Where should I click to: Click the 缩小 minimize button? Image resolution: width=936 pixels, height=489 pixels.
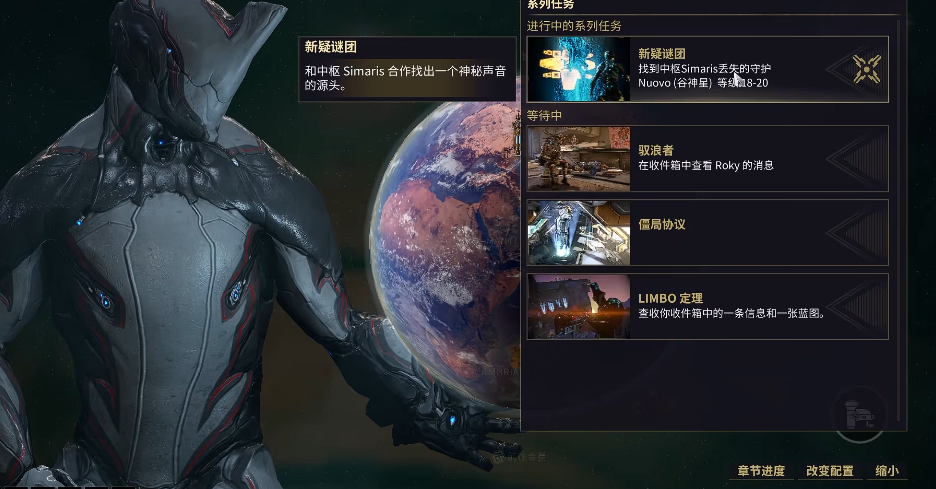click(x=887, y=471)
